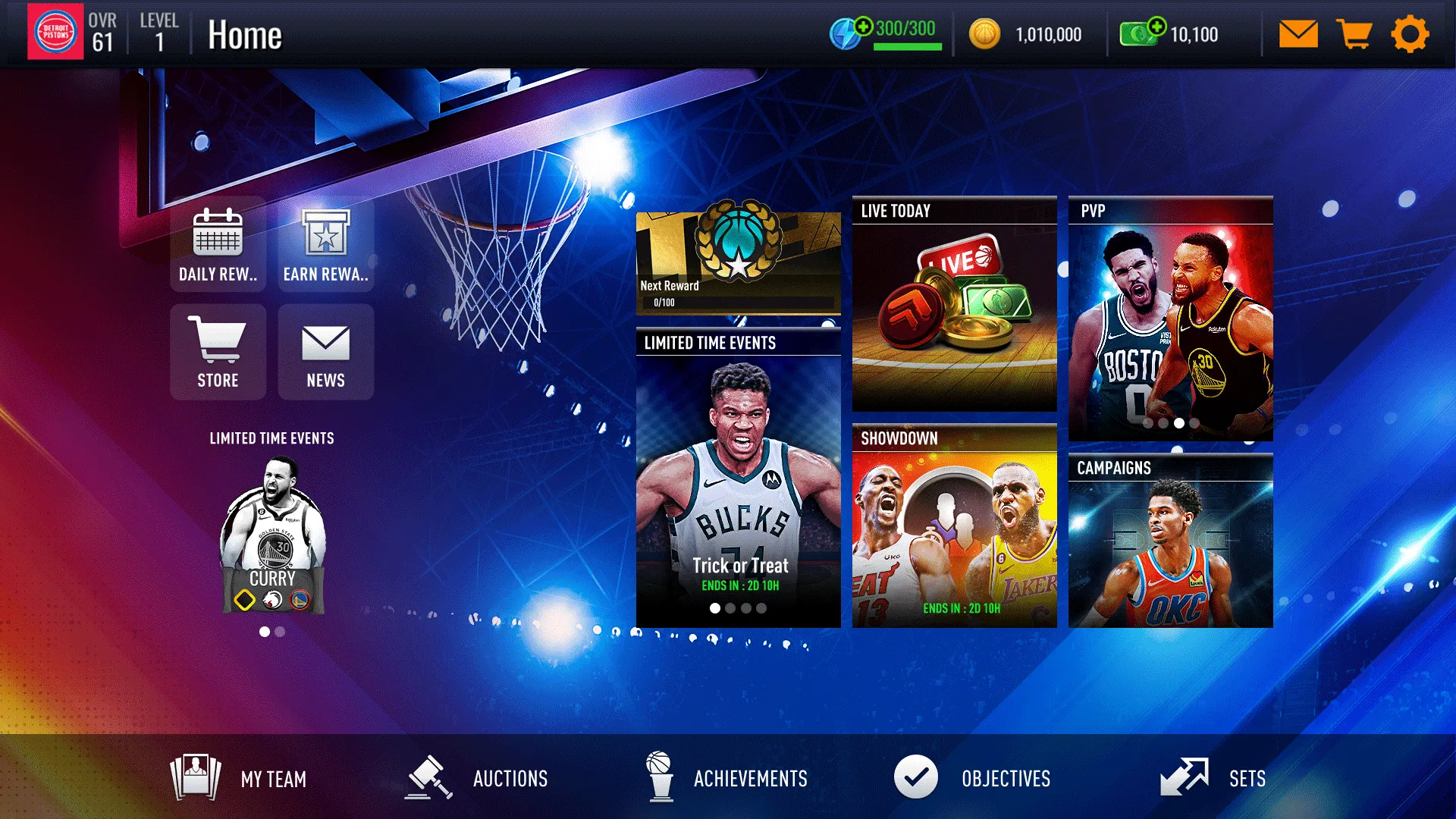Open the mail inbox icon
Screen dimensions: 1456x819
point(1298,33)
